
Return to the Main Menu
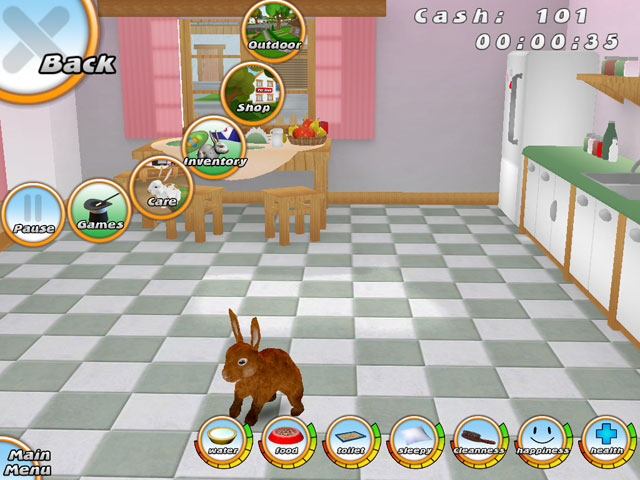(x=22, y=460)
